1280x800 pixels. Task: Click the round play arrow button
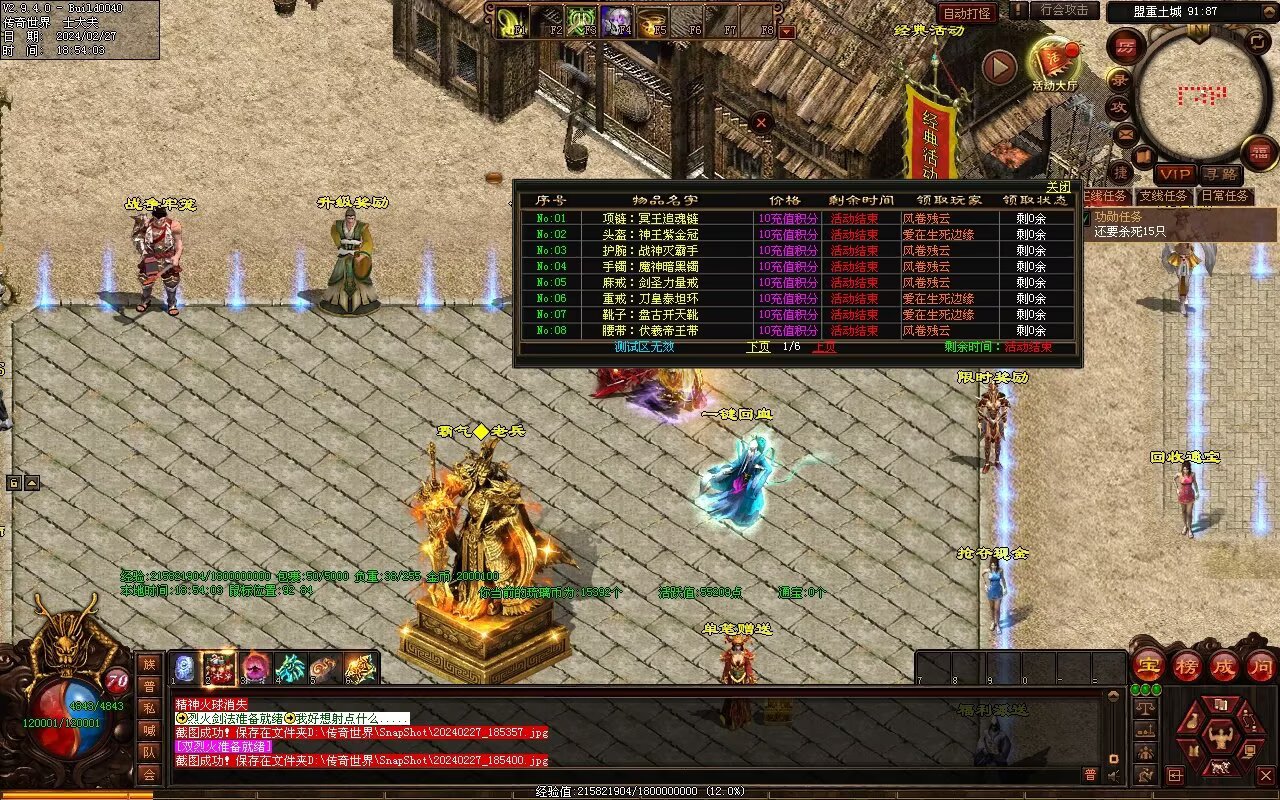click(998, 67)
